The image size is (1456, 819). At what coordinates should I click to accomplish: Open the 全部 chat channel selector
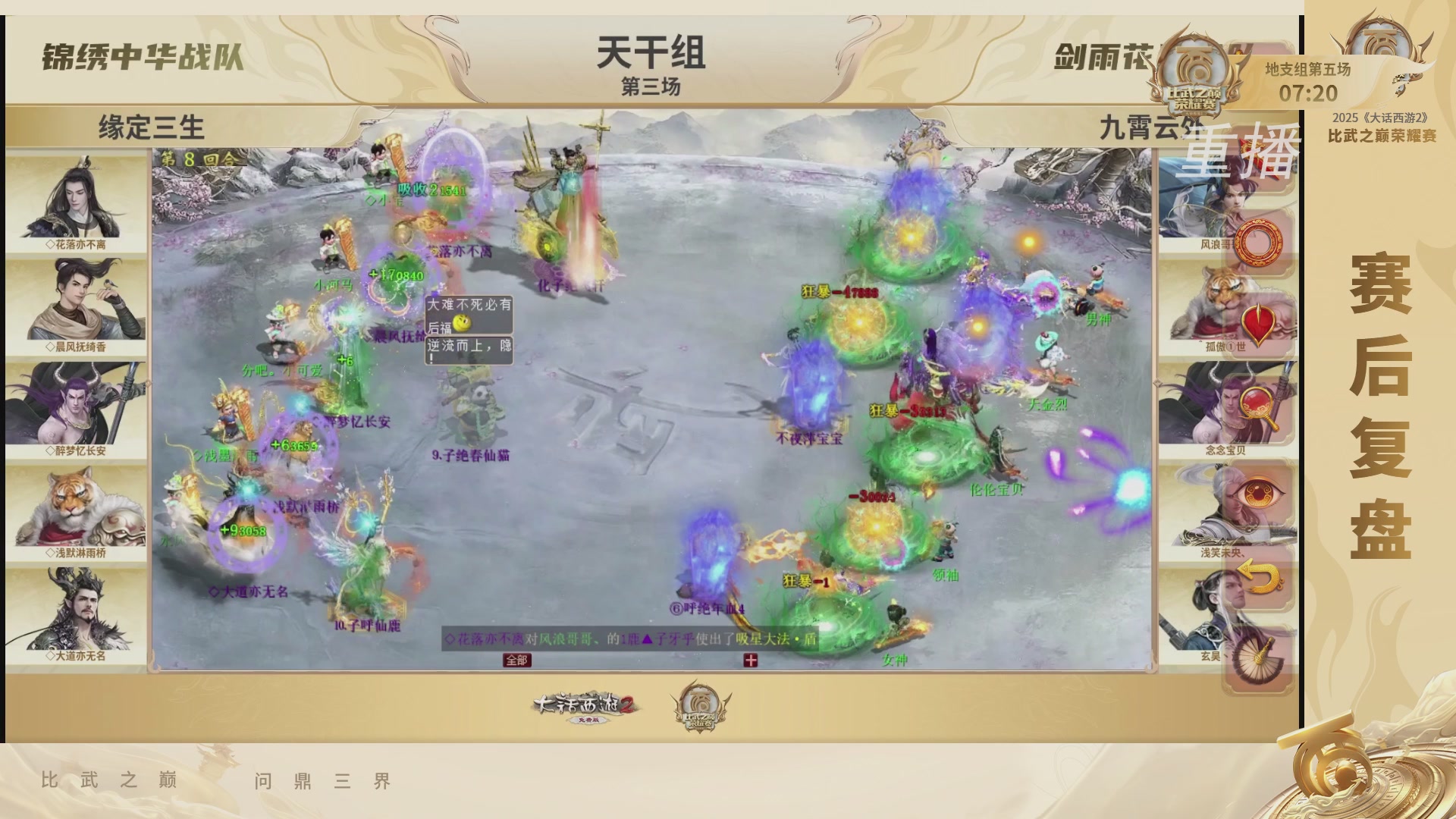point(519,661)
